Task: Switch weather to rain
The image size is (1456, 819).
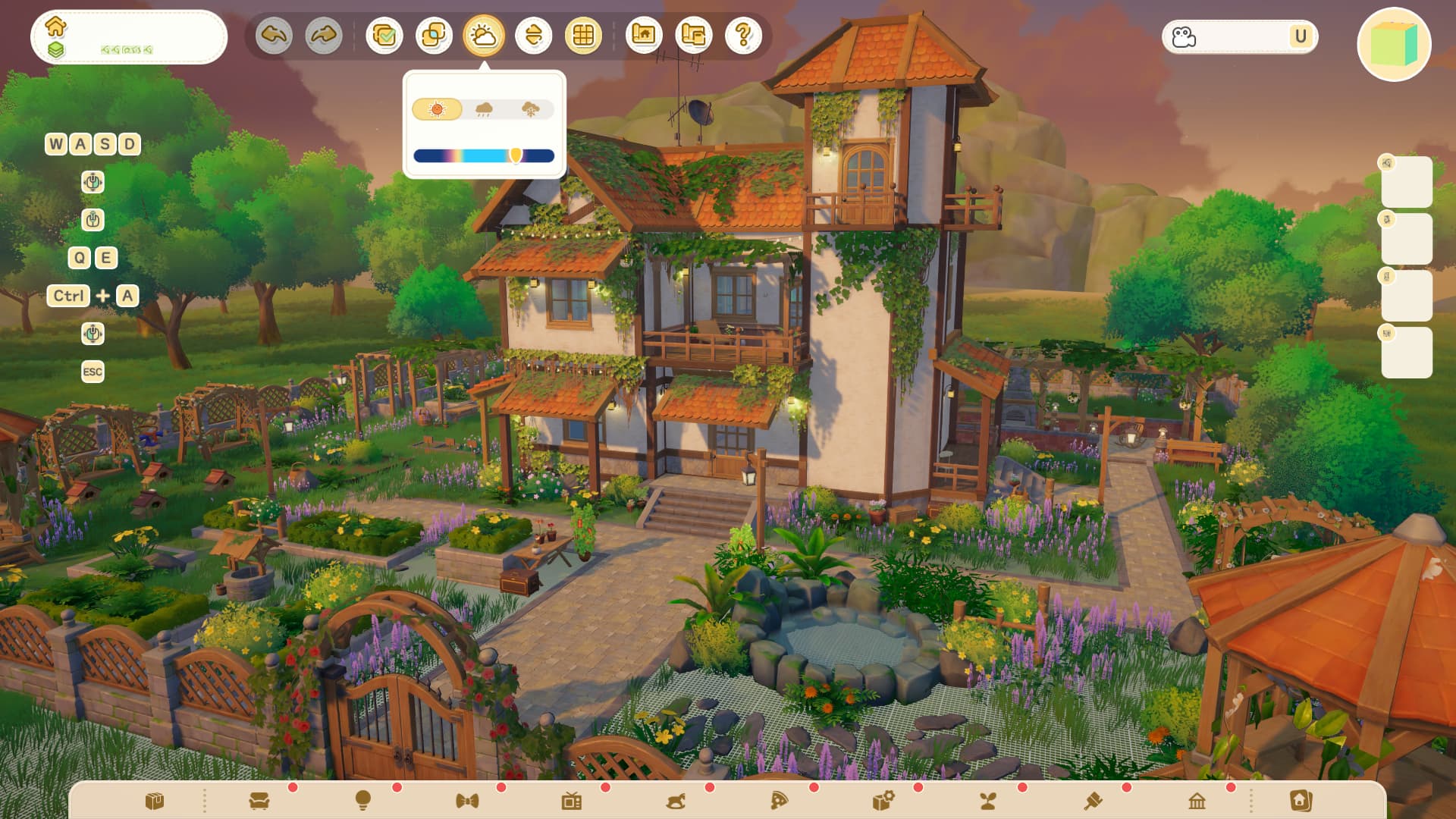Action: pos(484,109)
